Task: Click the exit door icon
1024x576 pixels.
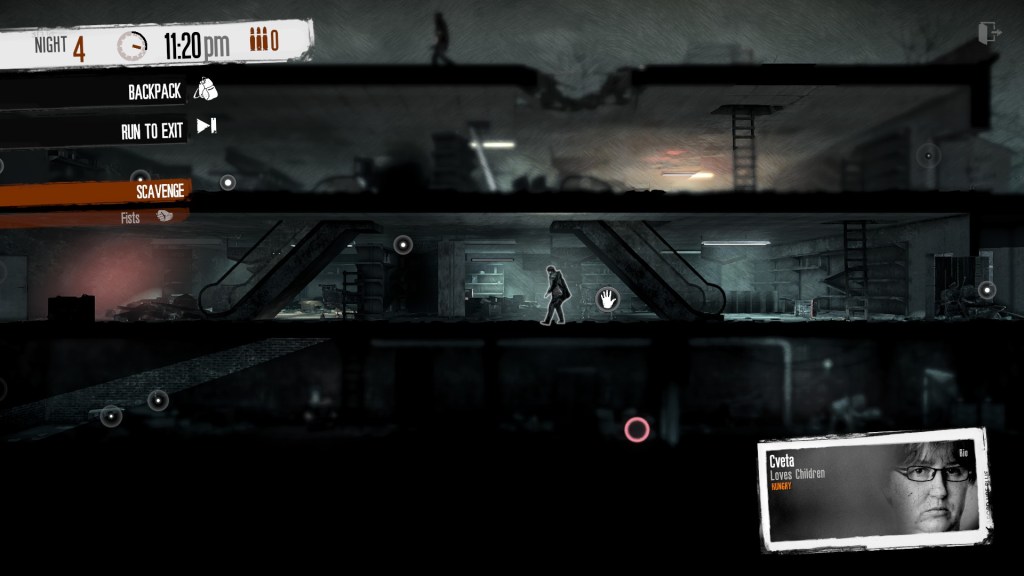Action: click(x=989, y=34)
